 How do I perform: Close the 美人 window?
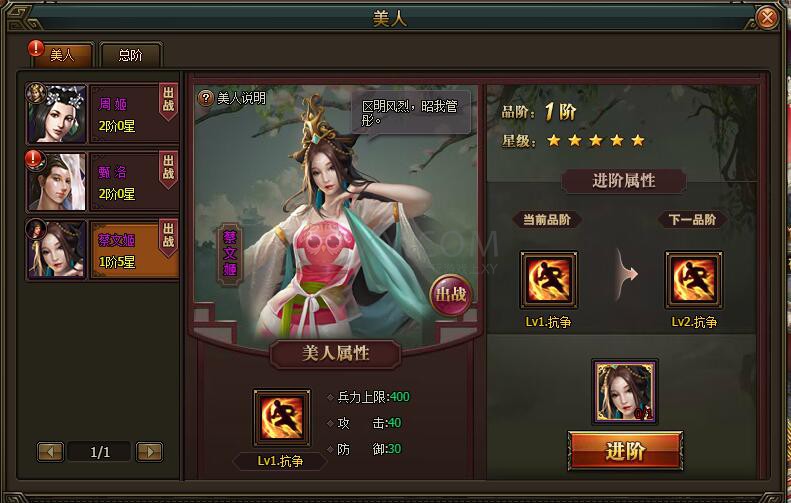point(767,17)
